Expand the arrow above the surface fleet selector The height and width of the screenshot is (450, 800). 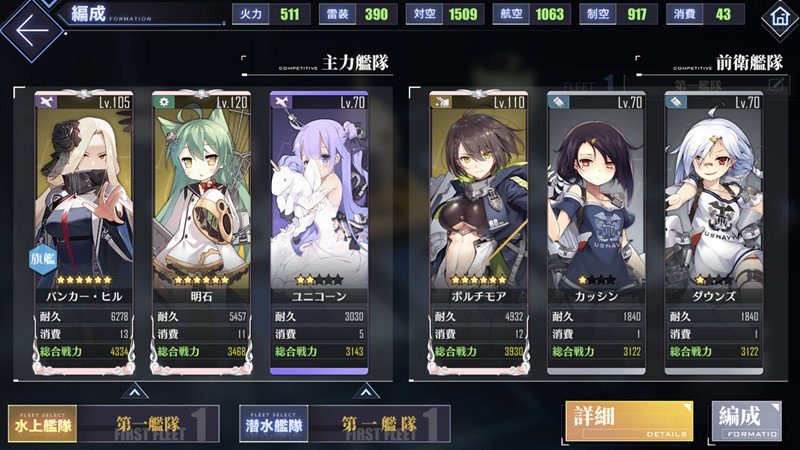132,390
